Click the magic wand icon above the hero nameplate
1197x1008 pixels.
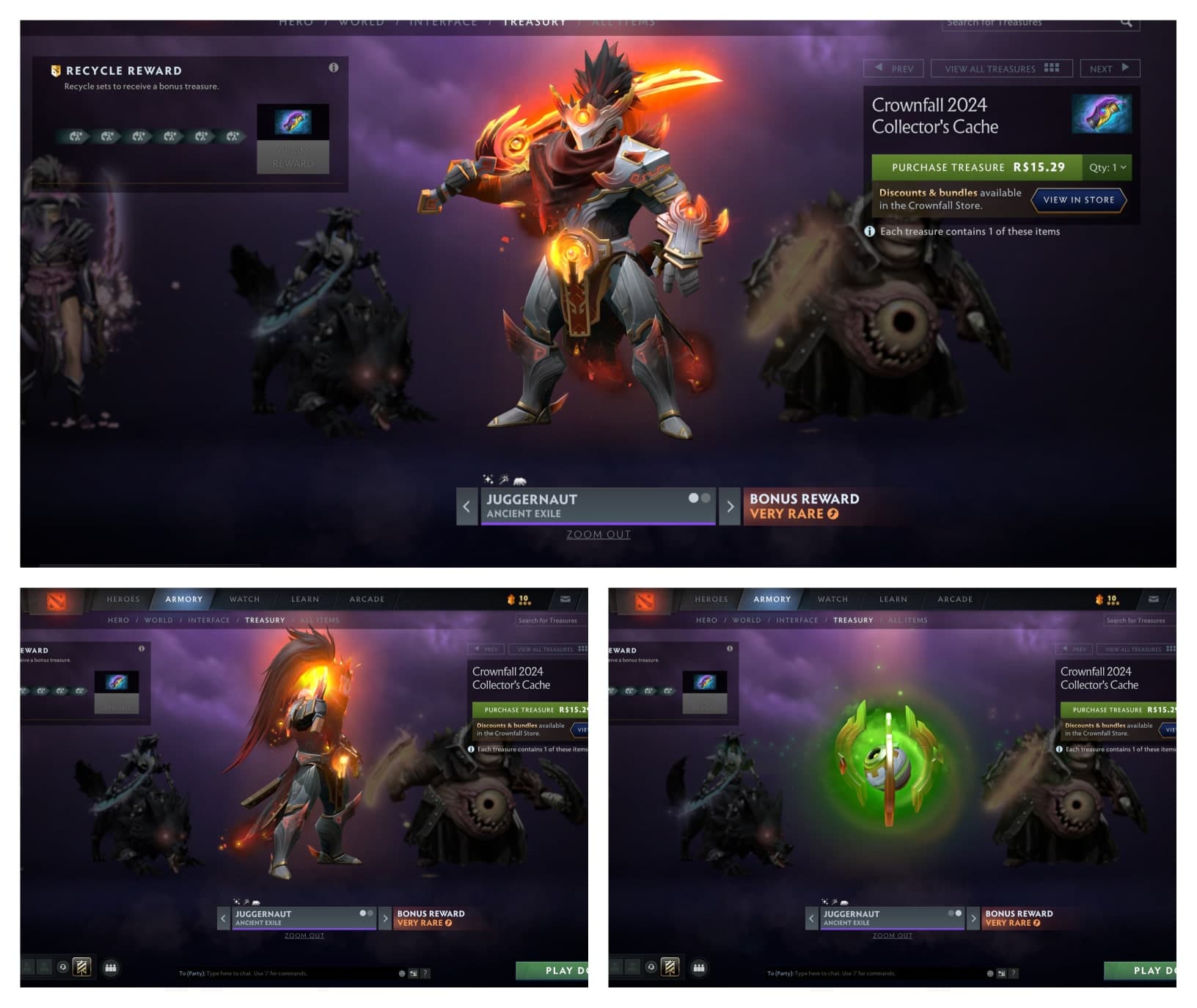tap(504, 478)
